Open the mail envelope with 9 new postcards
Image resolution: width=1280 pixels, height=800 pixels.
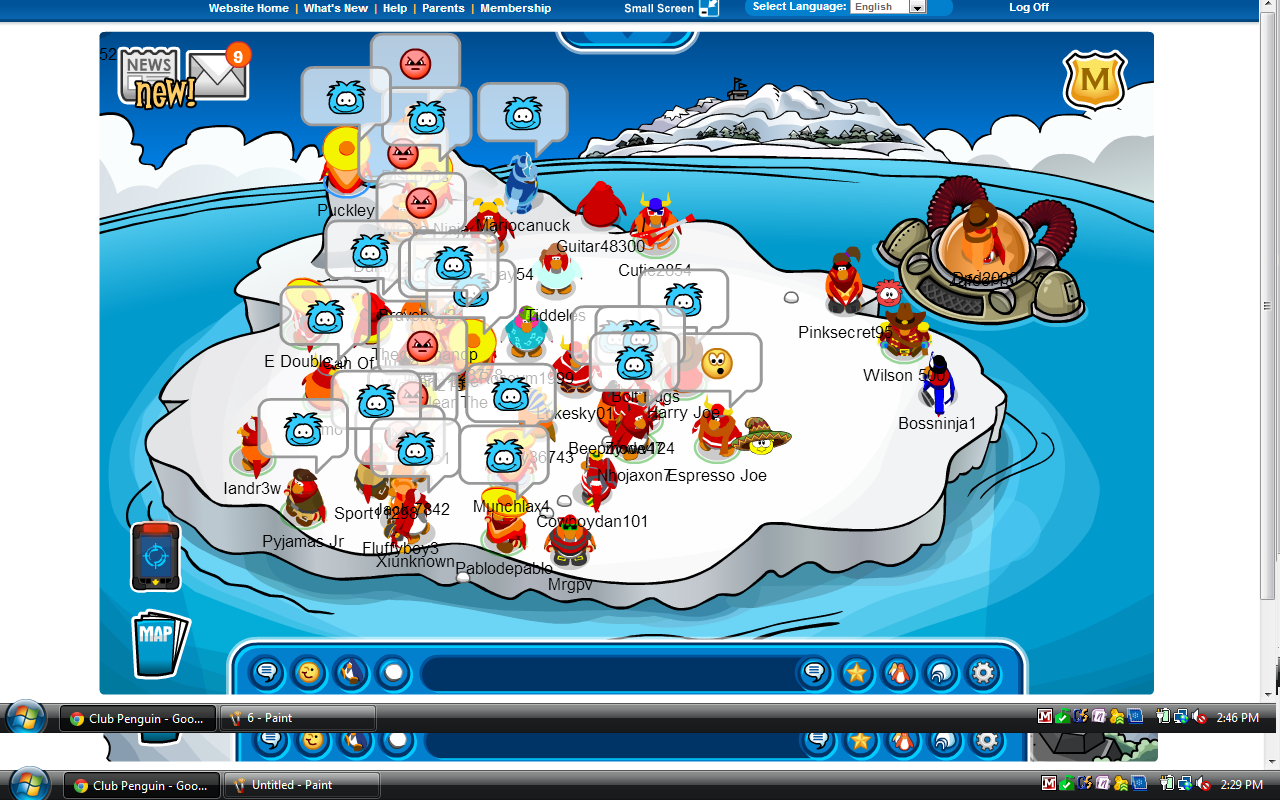[x=218, y=75]
